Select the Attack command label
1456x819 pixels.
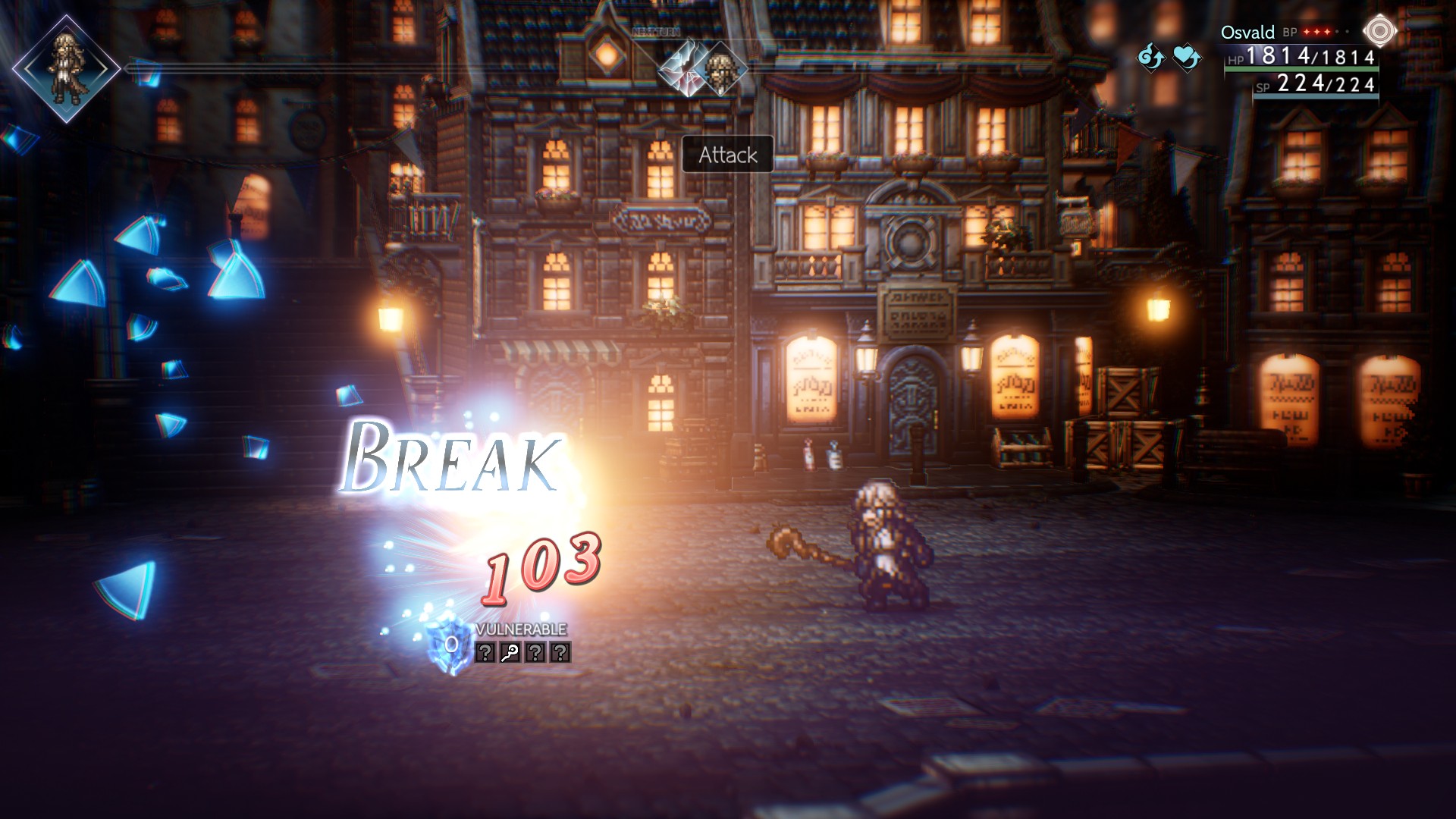726,155
